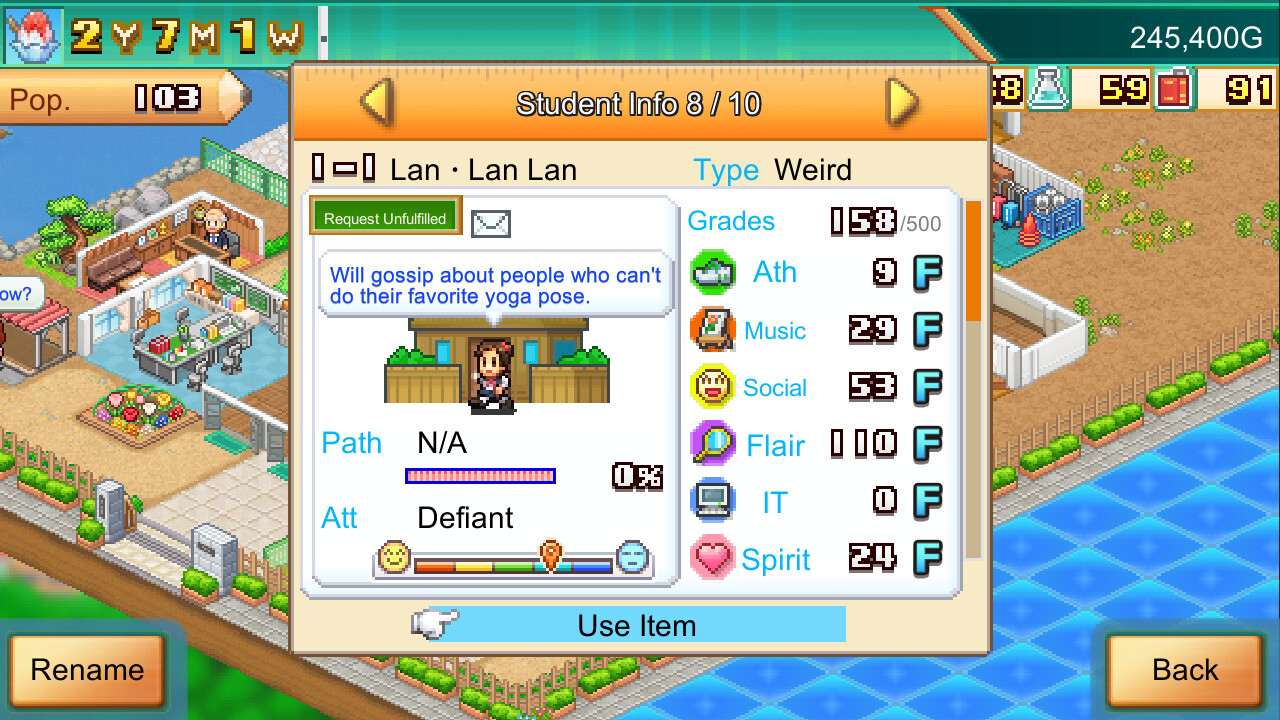The width and height of the screenshot is (1280, 720).
Task: Click Rename to change student name
Action: (x=88, y=670)
